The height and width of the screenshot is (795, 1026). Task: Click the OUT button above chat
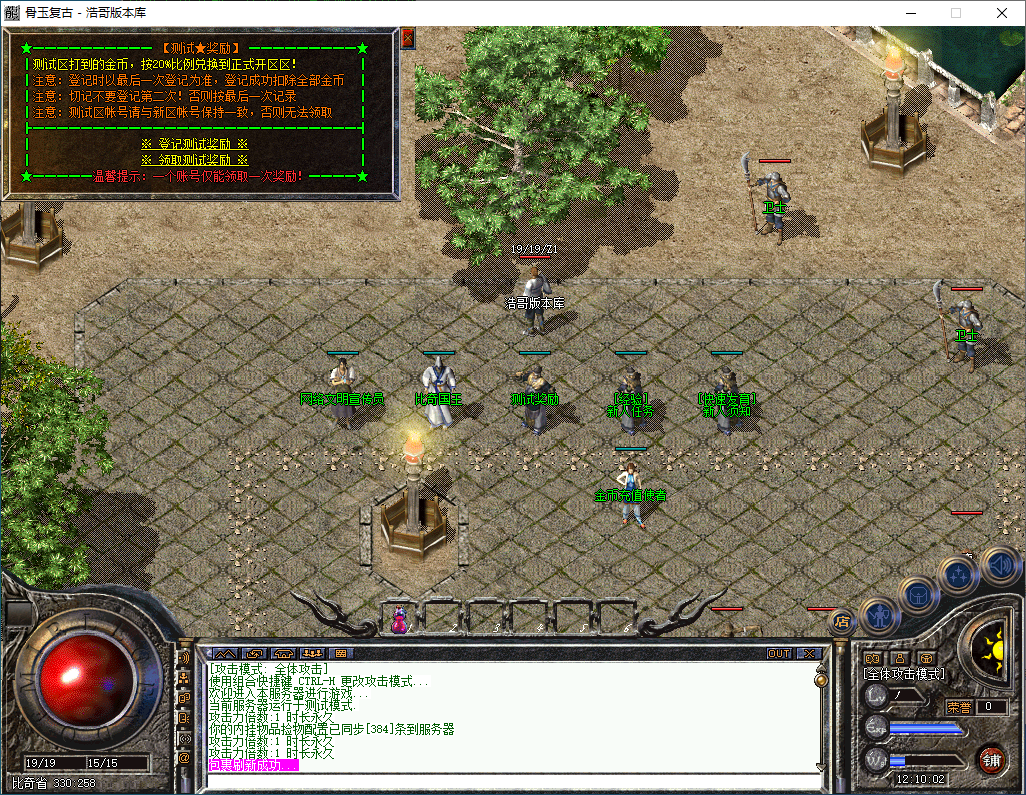[779, 653]
